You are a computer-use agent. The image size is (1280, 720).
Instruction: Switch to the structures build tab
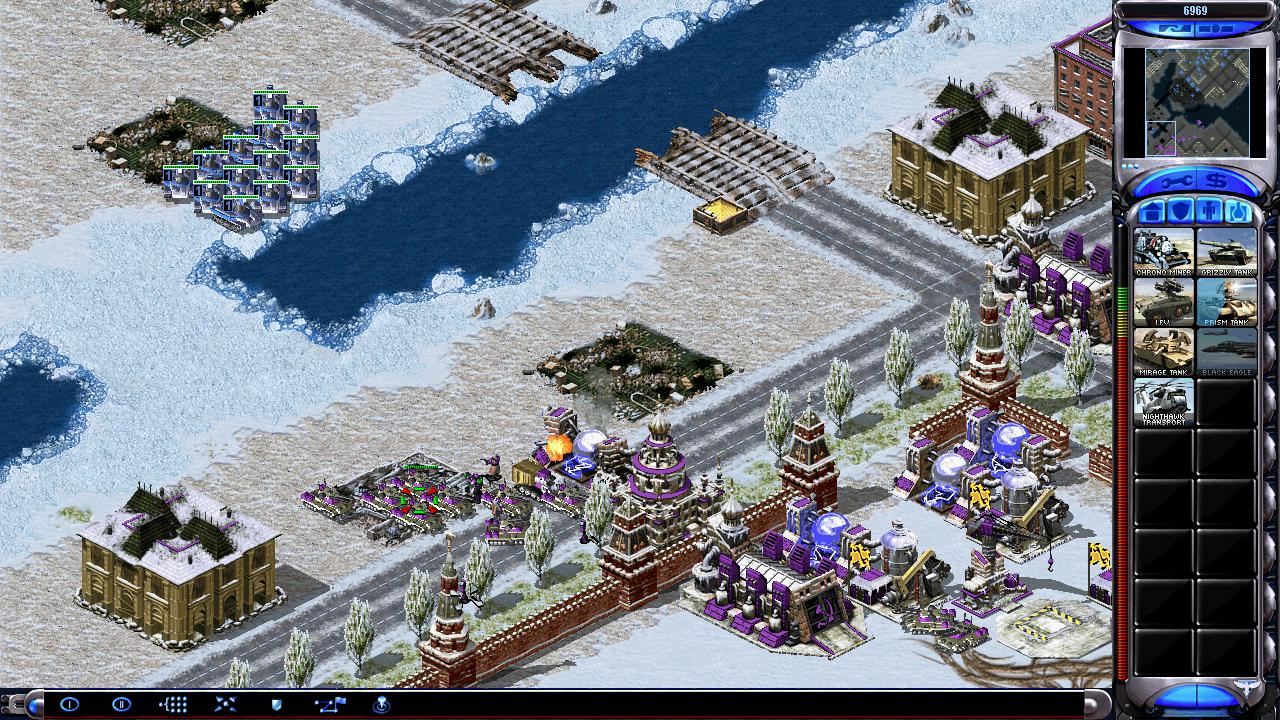(x=1151, y=212)
